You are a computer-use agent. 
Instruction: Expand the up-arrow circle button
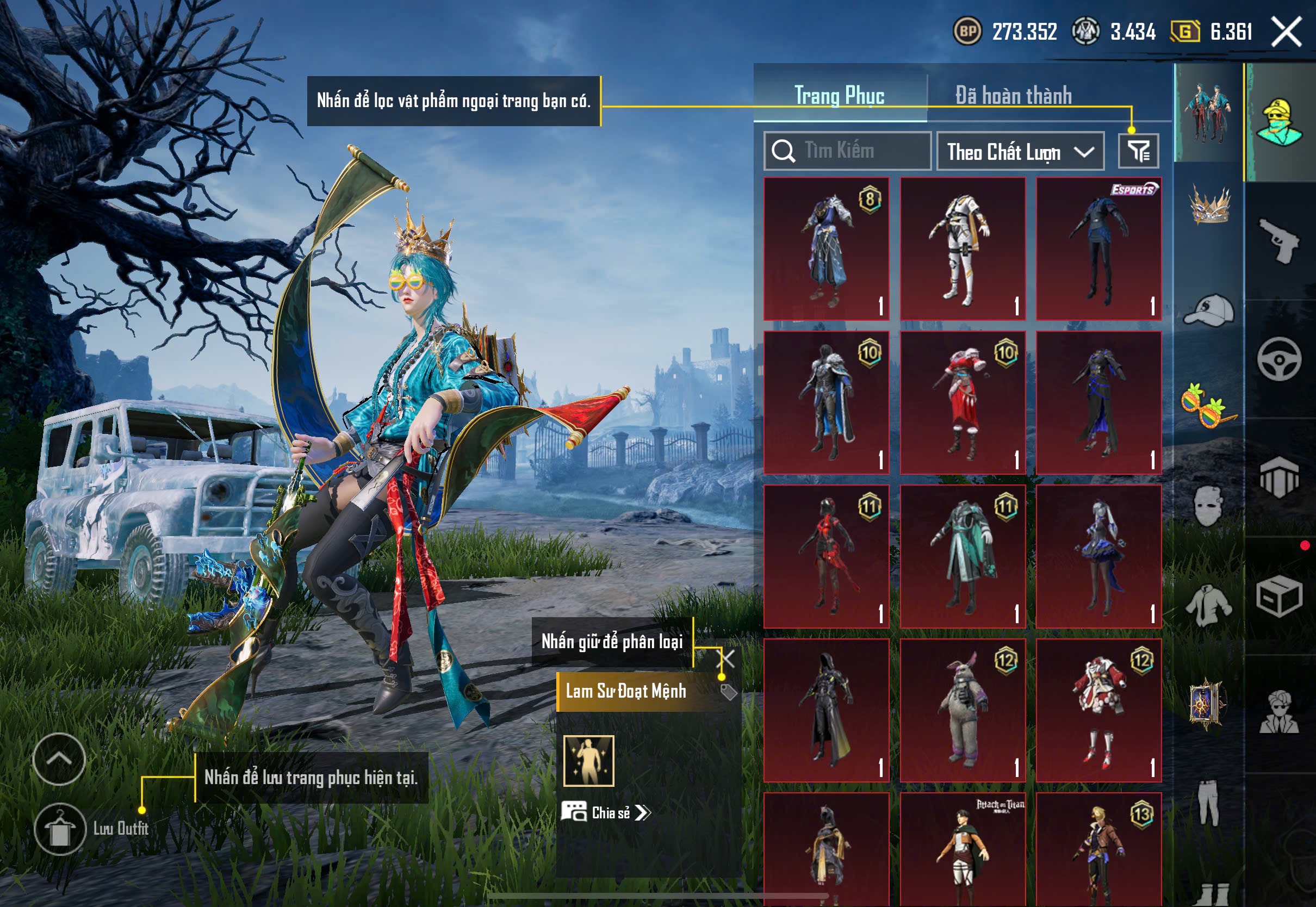pyautogui.click(x=59, y=759)
